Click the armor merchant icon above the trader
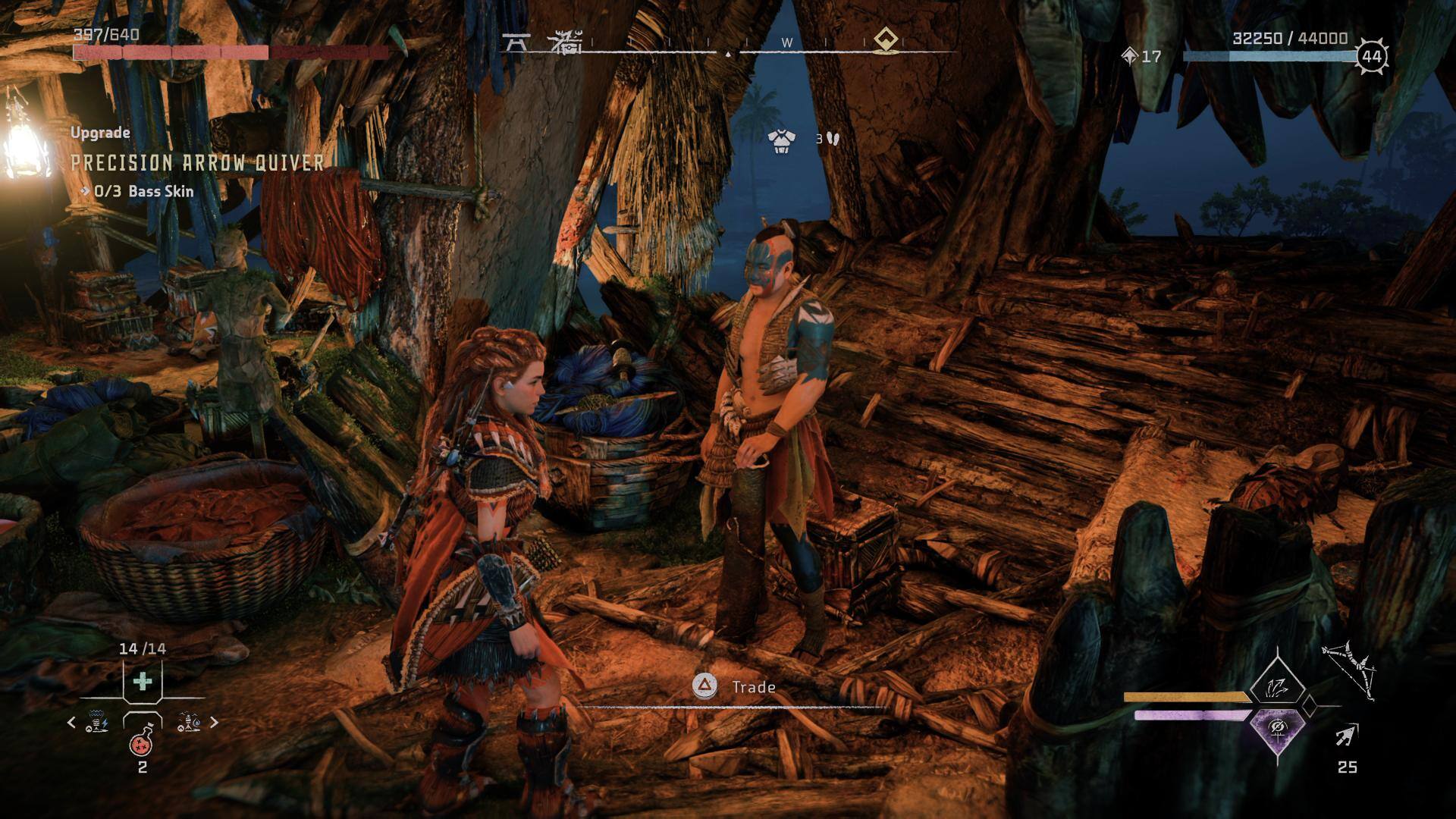 coord(781,140)
